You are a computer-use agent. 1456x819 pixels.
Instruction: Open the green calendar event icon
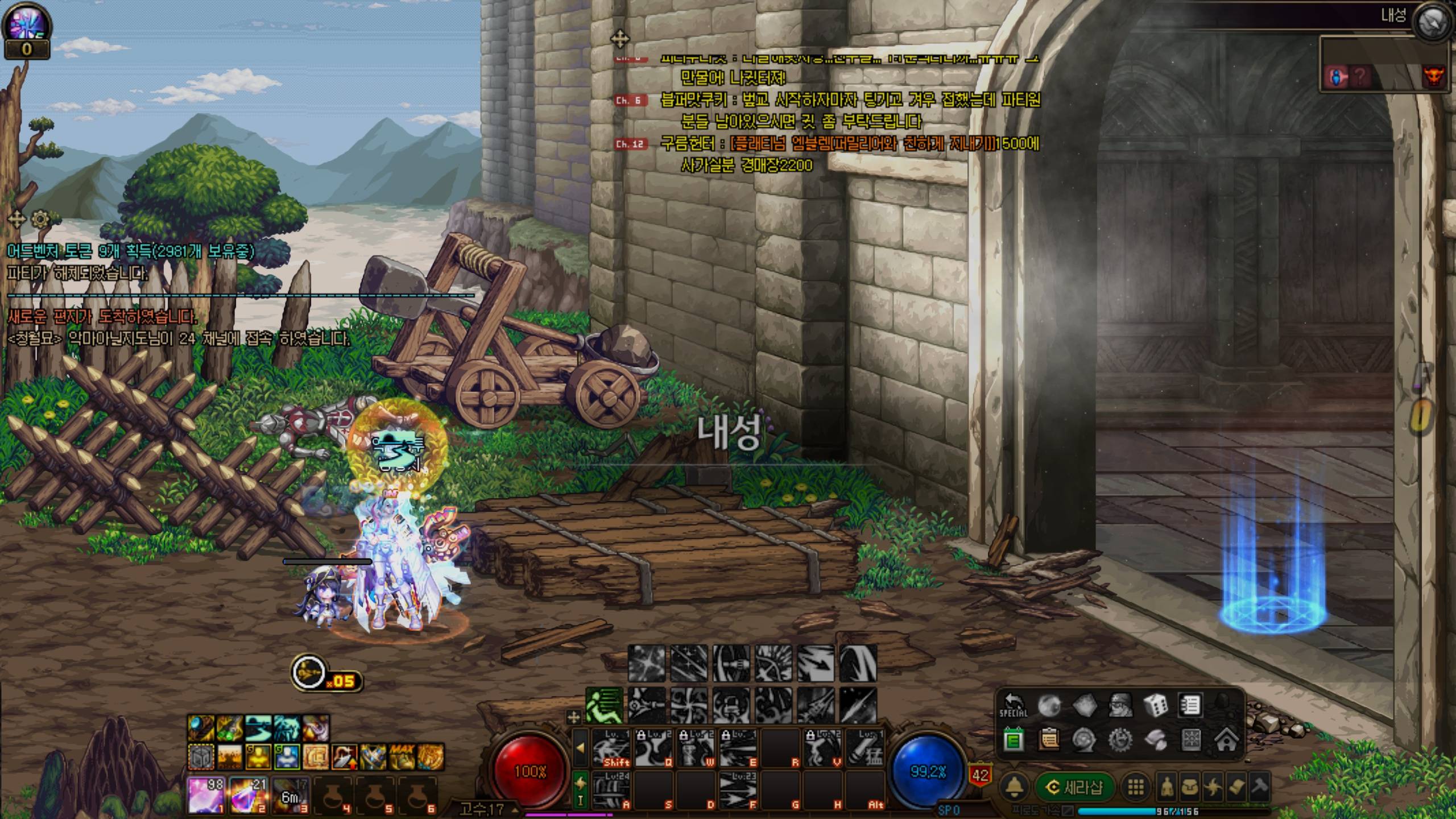1013,740
